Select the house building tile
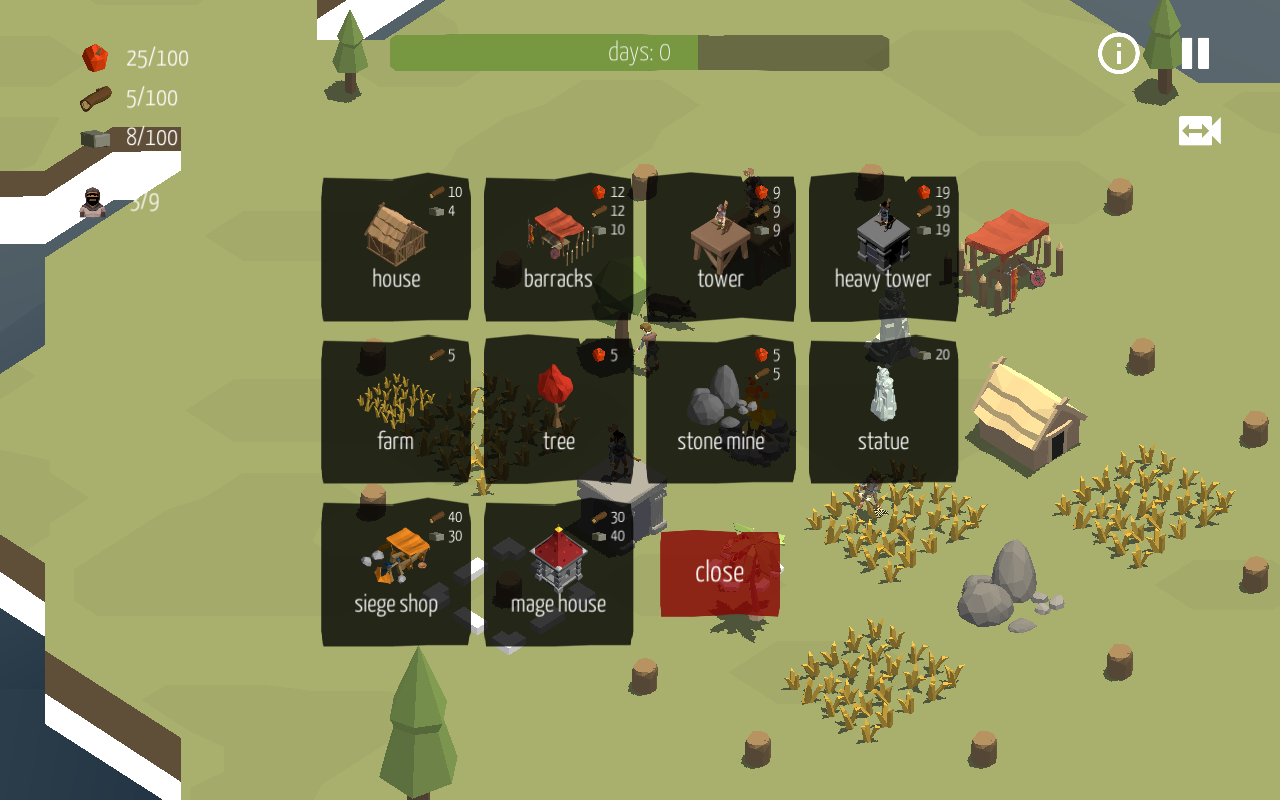This screenshot has height=800, width=1280. 396,249
